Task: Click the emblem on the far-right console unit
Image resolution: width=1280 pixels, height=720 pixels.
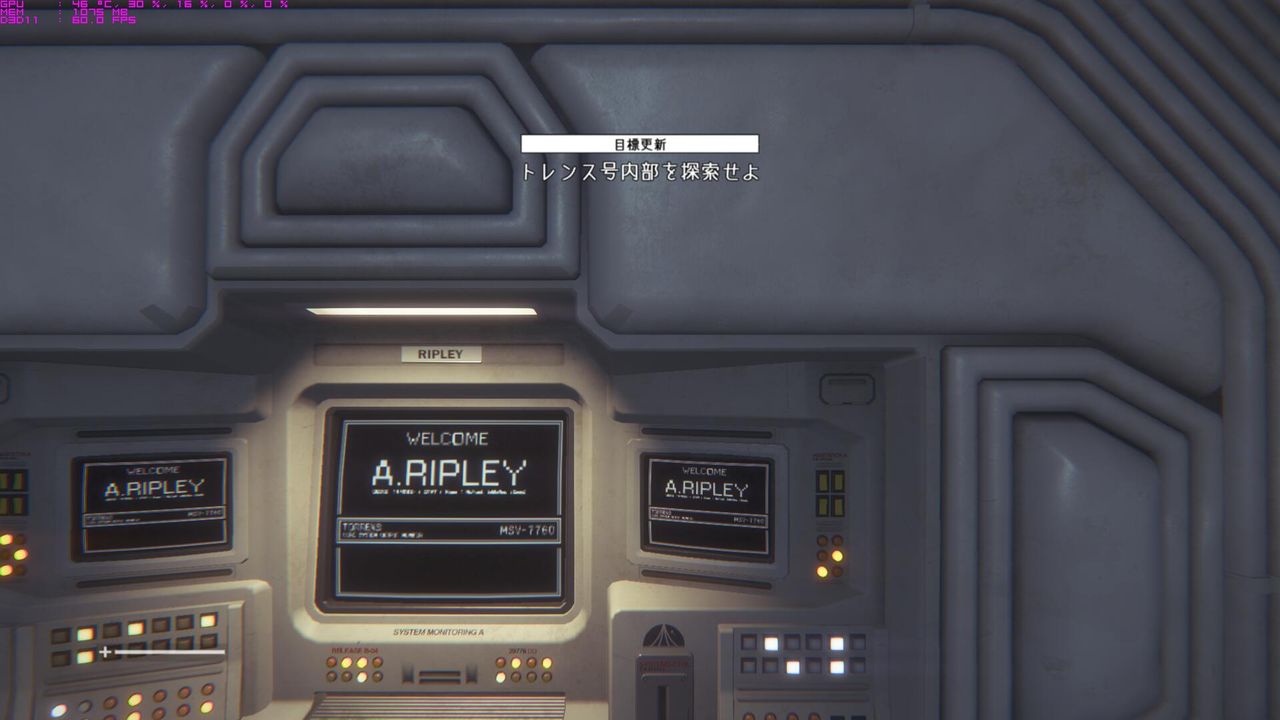Action: 664,637
